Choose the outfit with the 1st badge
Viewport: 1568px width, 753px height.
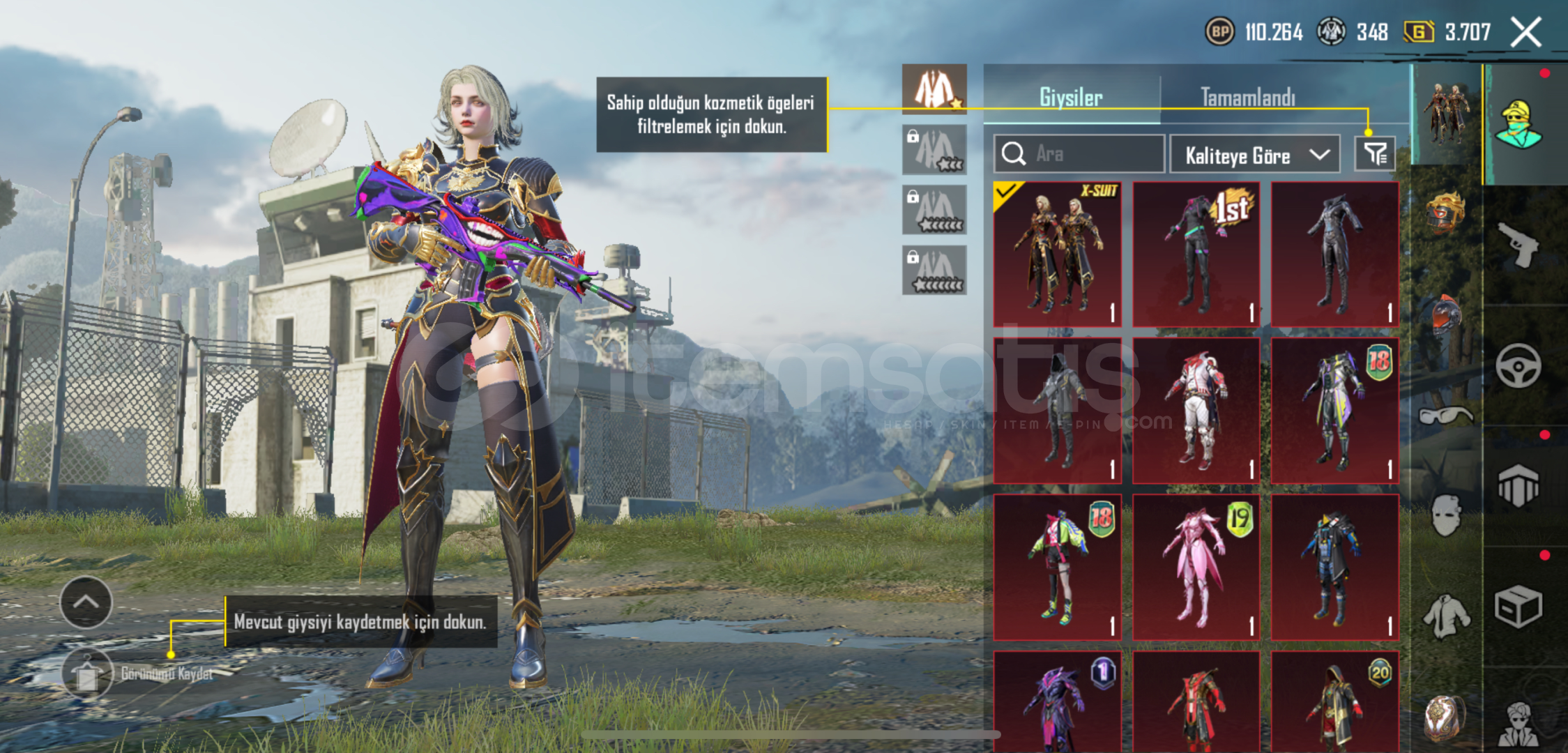tap(1196, 254)
